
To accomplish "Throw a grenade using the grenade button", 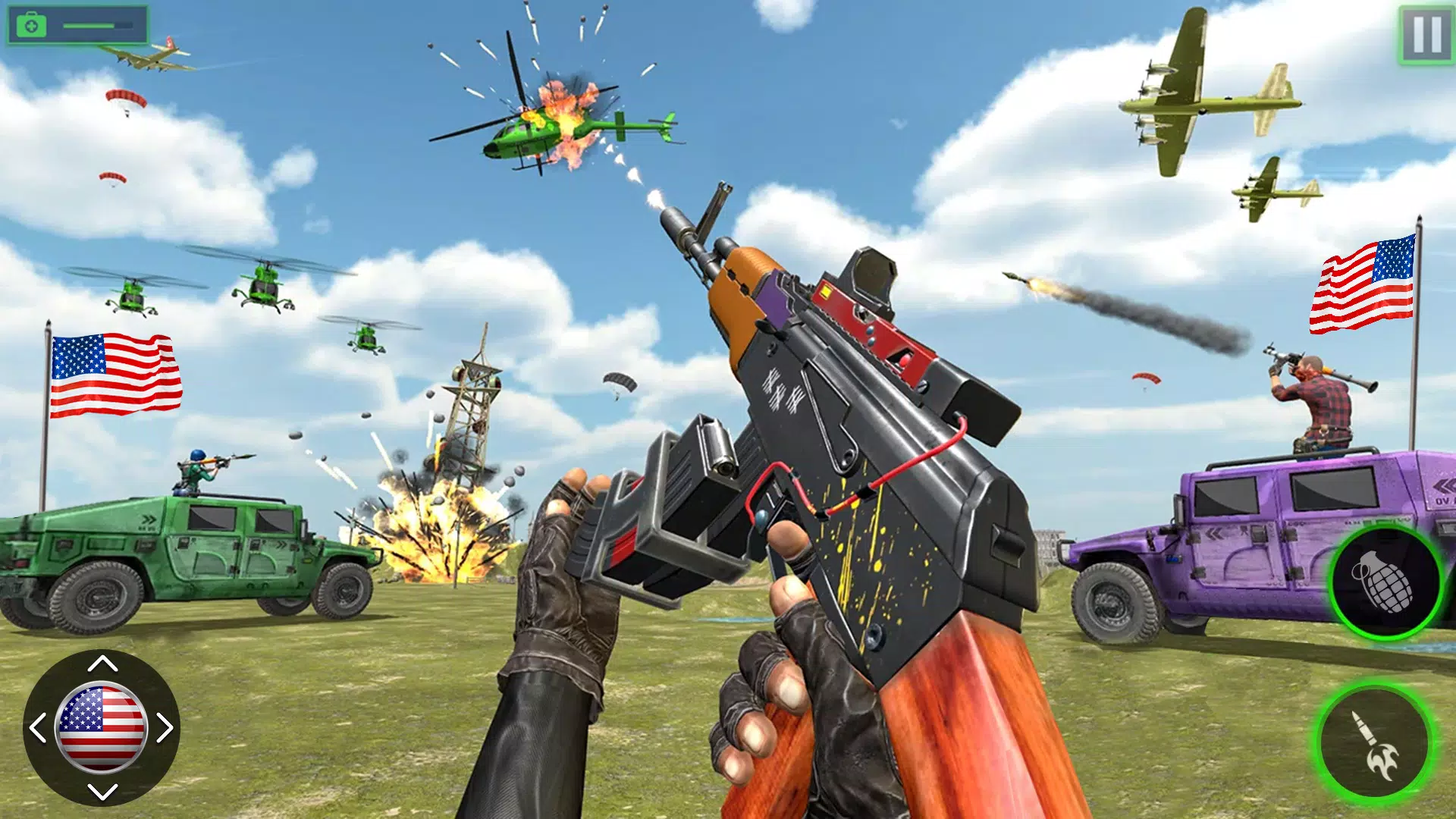I will [x=1385, y=582].
